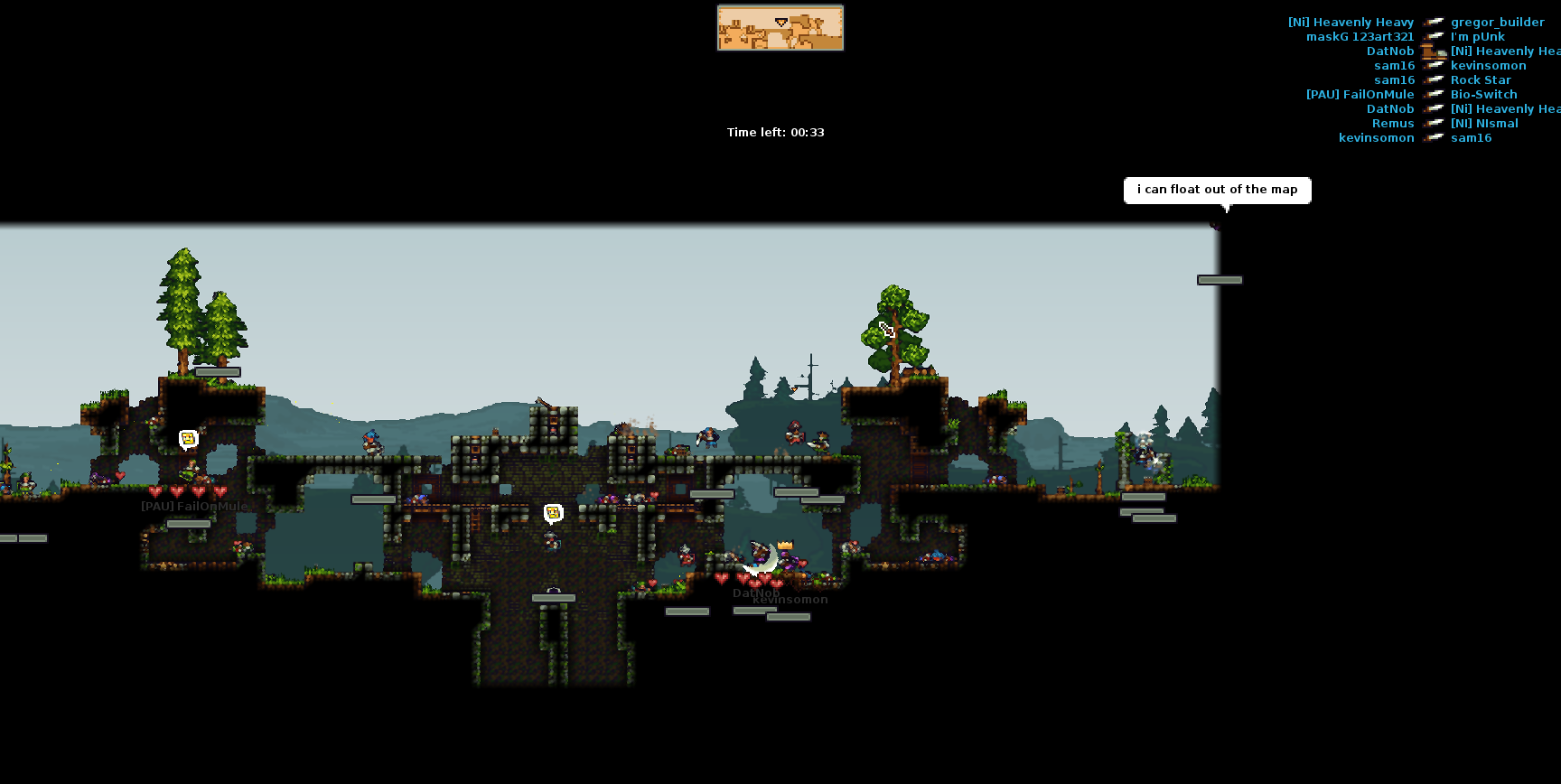Click the DatNob nameplate above the hearts
Image resolution: width=1561 pixels, height=784 pixels.
pyautogui.click(x=757, y=593)
